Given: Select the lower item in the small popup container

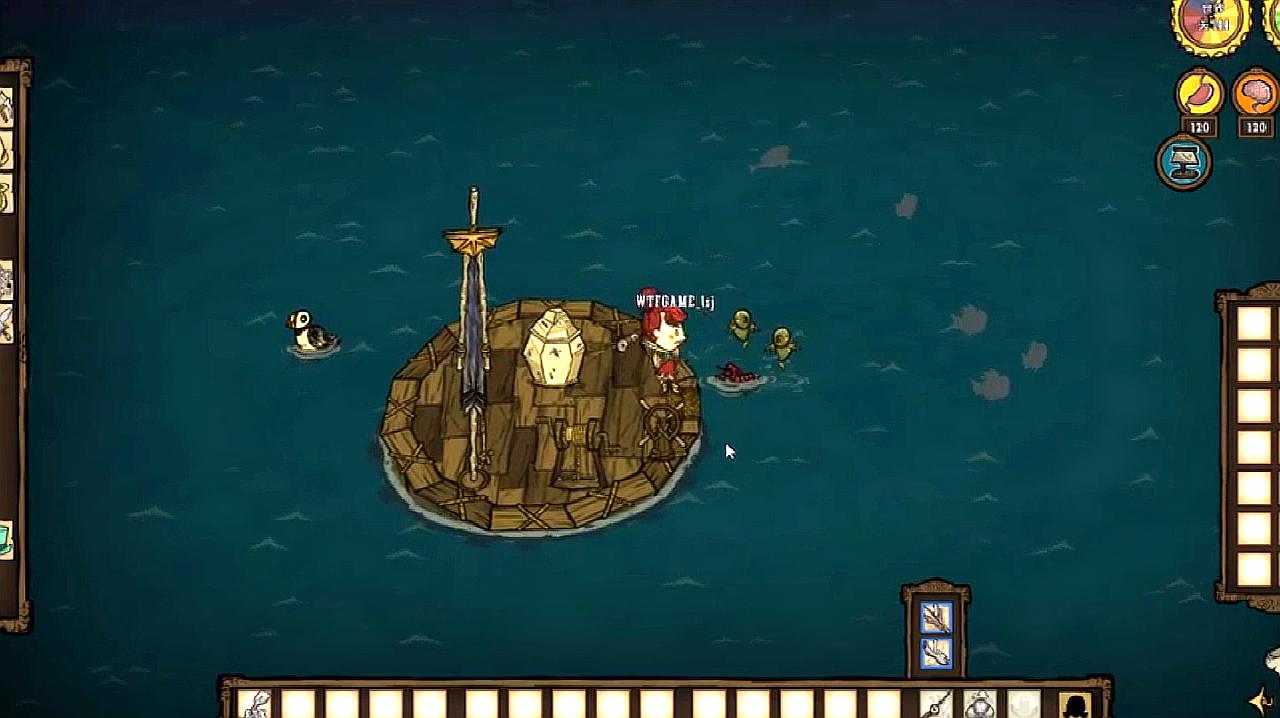Looking at the screenshot, I should 936,653.
